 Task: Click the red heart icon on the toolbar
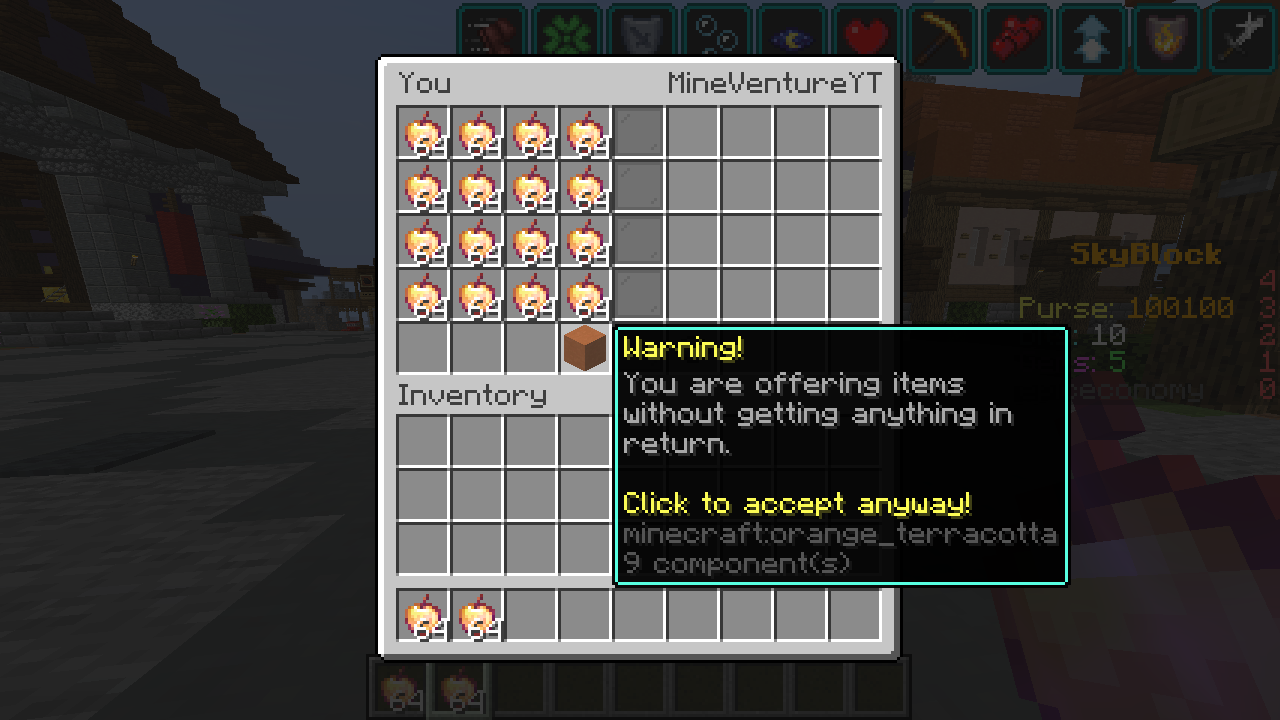[x=866, y=38]
